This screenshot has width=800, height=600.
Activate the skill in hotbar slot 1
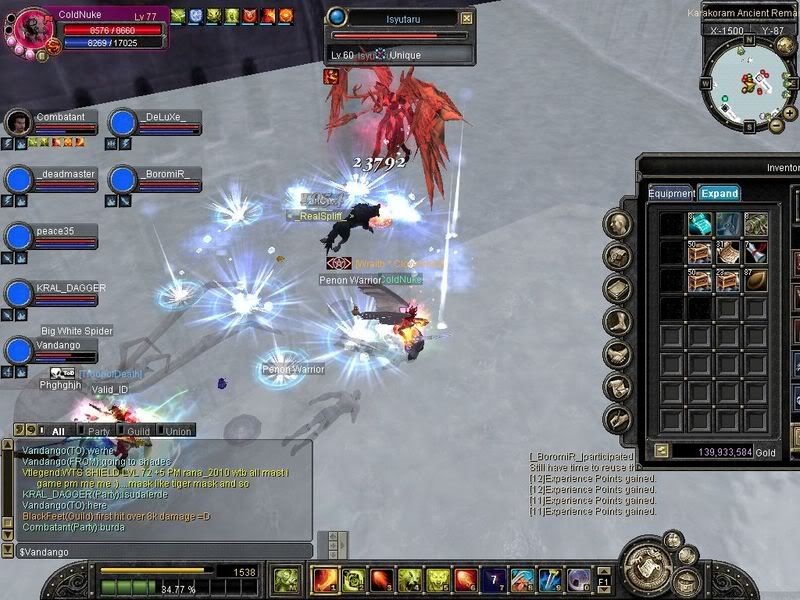click(x=324, y=579)
